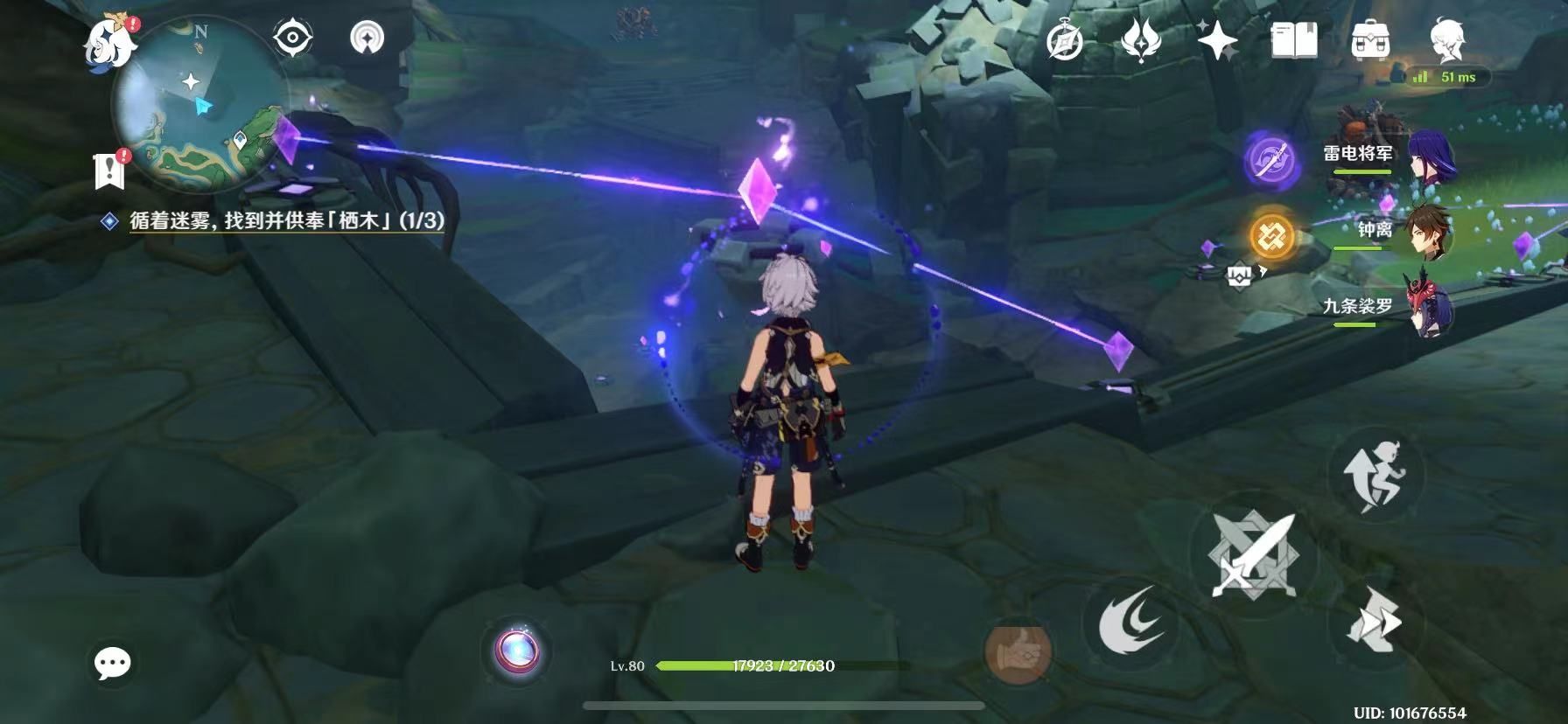Viewport: 1568px width, 724px height.
Task: Attack with the sword button
Action: 1251,553
